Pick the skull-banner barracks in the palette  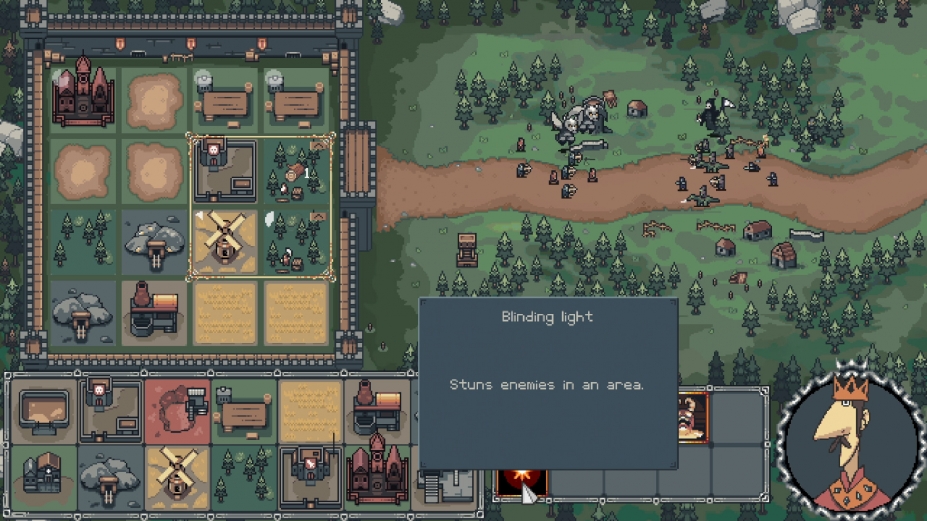pos(110,409)
